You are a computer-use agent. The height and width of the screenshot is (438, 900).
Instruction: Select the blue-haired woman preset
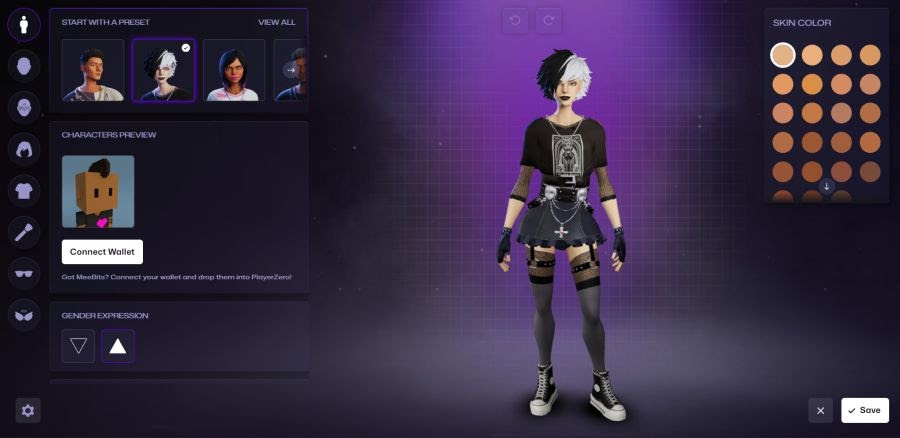click(234, 70)
